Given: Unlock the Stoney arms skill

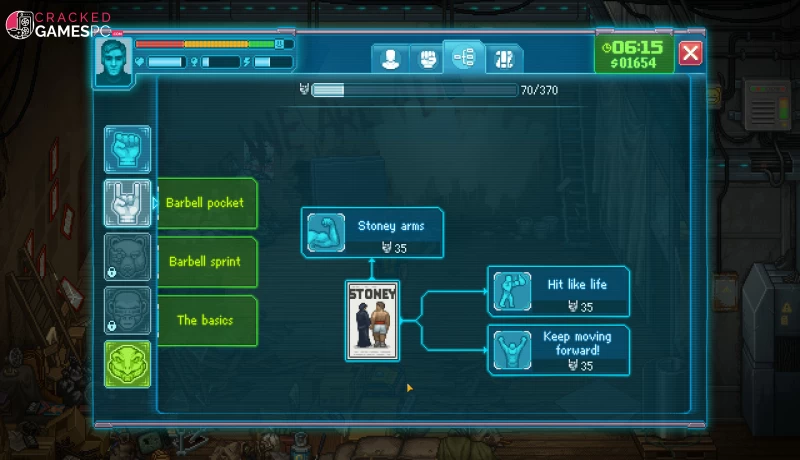Looking at the screenshot, I should click(x=373, y=232).
